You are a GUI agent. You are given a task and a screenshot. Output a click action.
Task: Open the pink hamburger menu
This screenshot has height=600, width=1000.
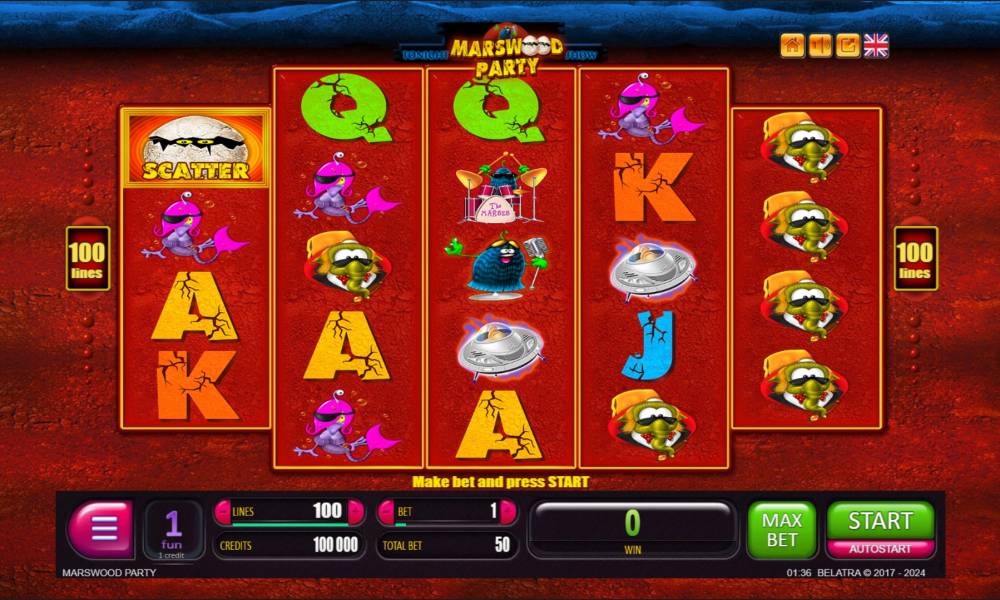pos(100,528)
